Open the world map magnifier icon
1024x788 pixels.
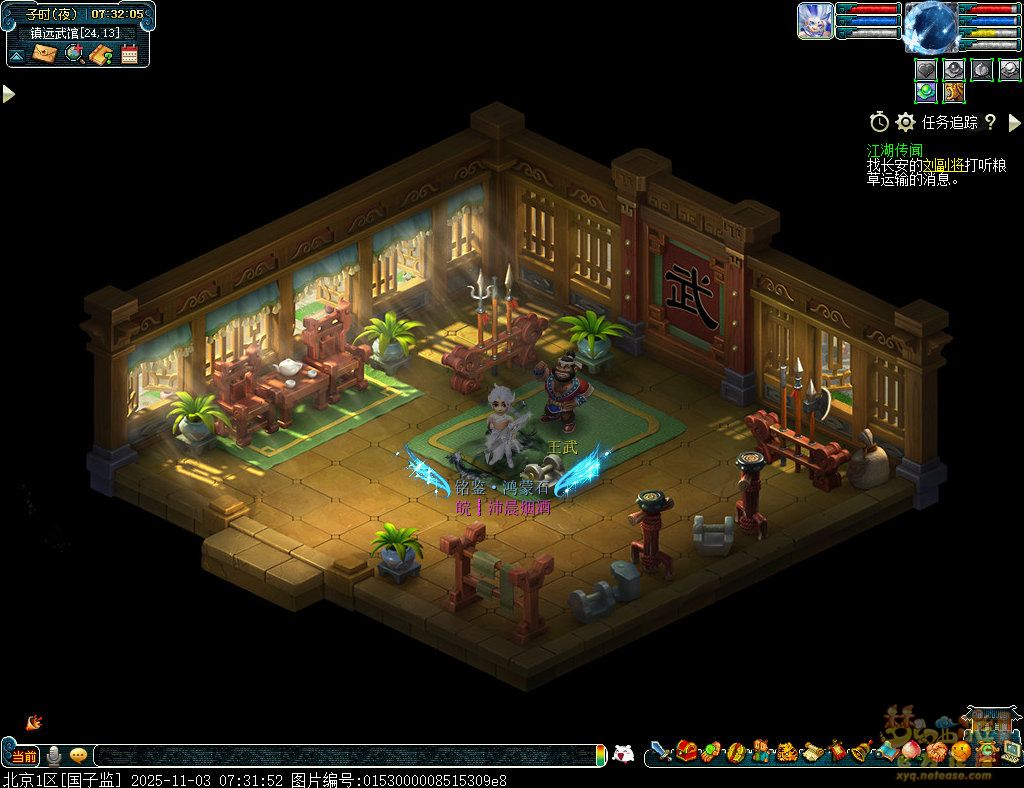pyautogui.click(x=74, y=53)
